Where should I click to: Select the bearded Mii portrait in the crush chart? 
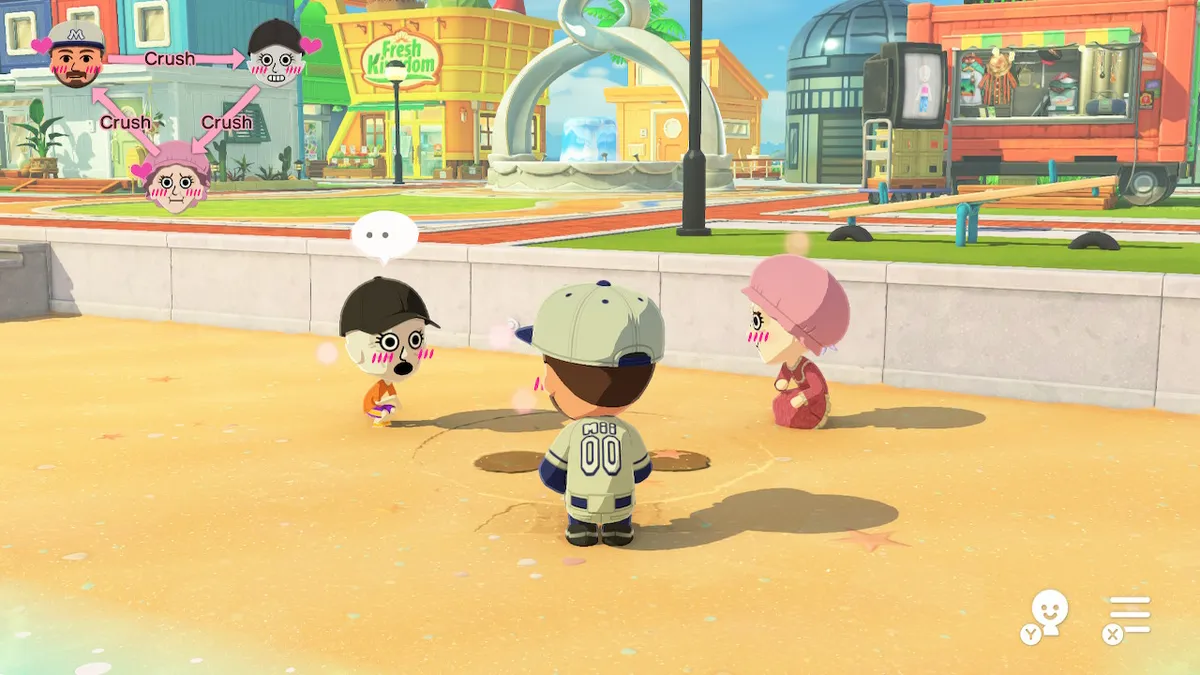pos(76,55)
